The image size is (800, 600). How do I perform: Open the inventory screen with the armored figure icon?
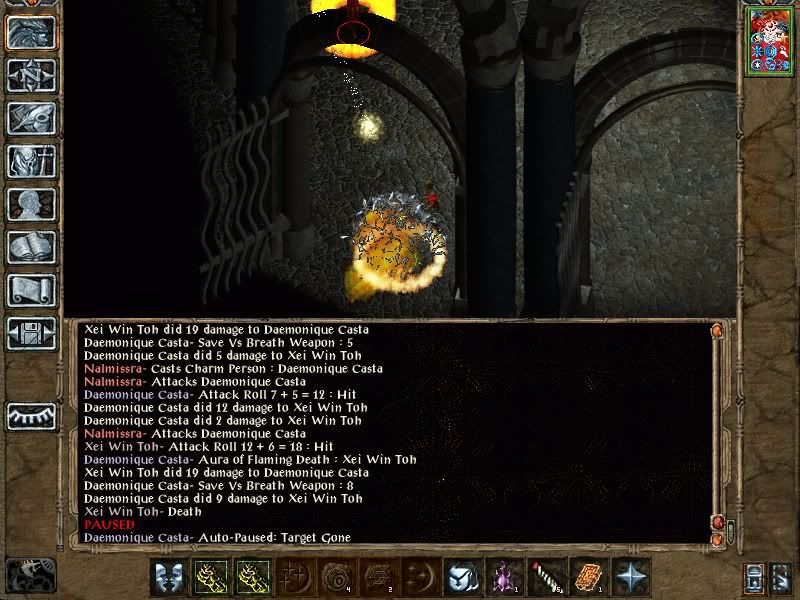pyautogui.click(x=28, y=161)
